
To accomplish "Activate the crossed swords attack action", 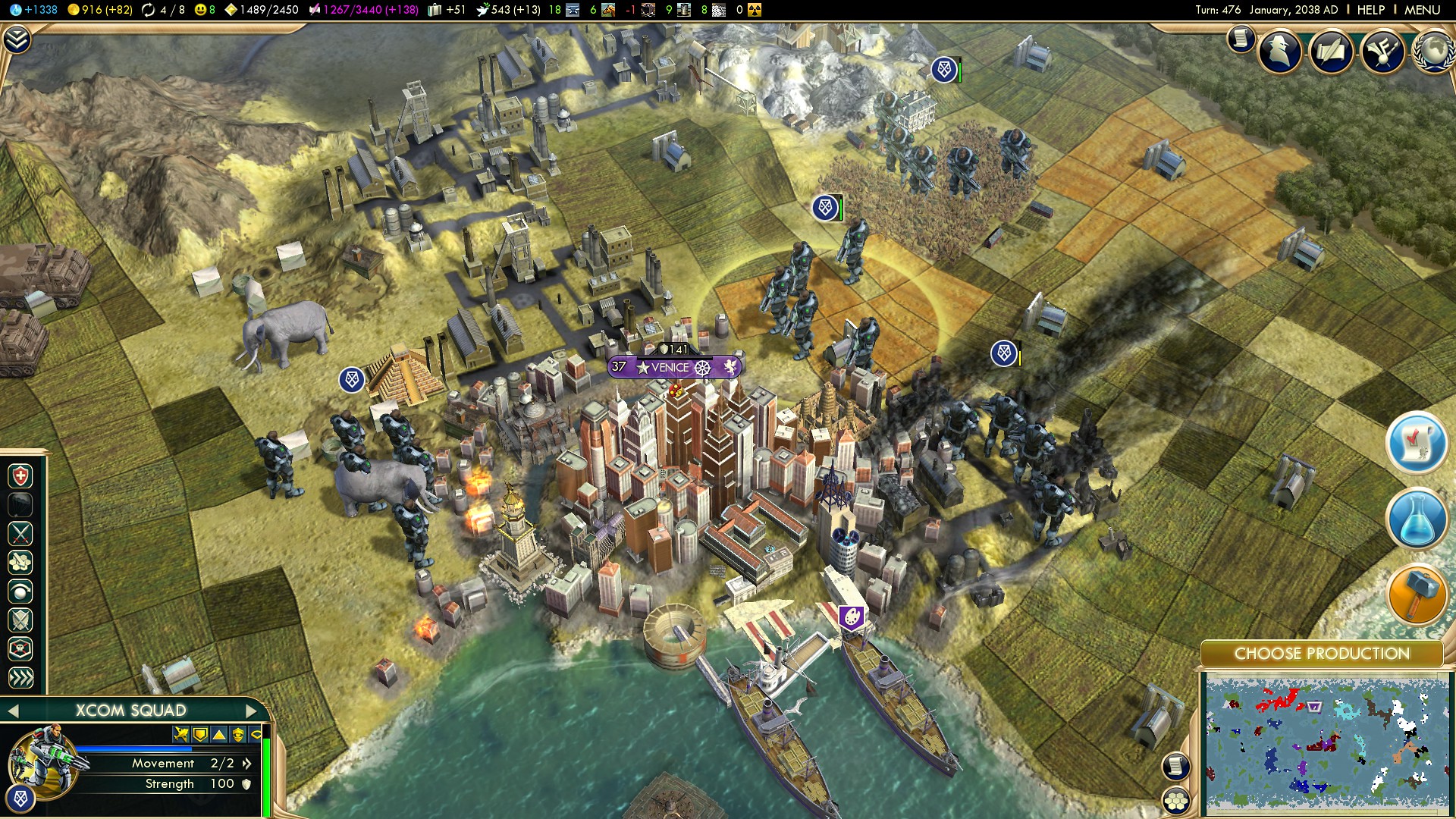I will pos(20,534).
